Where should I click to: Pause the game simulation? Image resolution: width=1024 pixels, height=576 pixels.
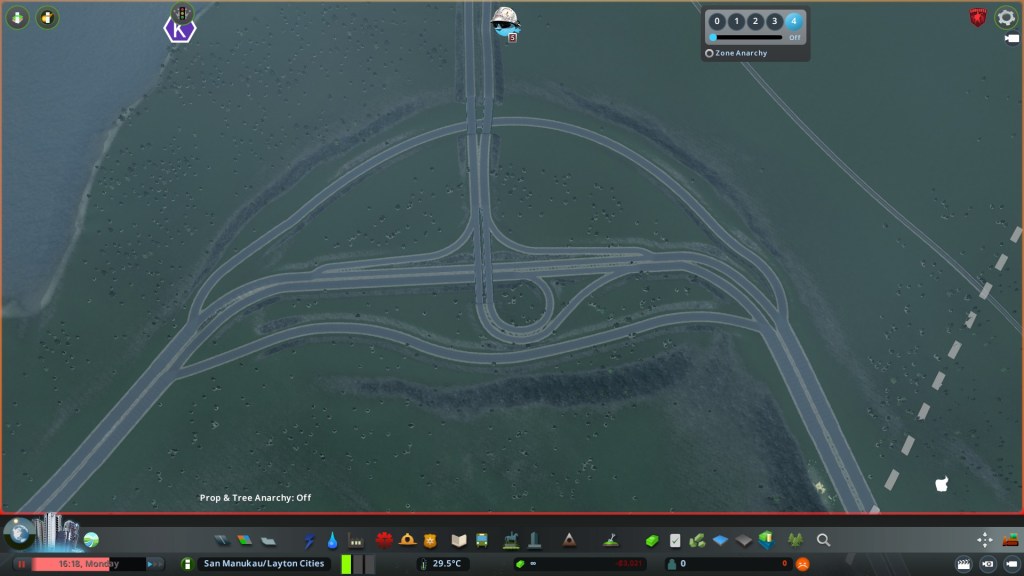pos(21,564)
